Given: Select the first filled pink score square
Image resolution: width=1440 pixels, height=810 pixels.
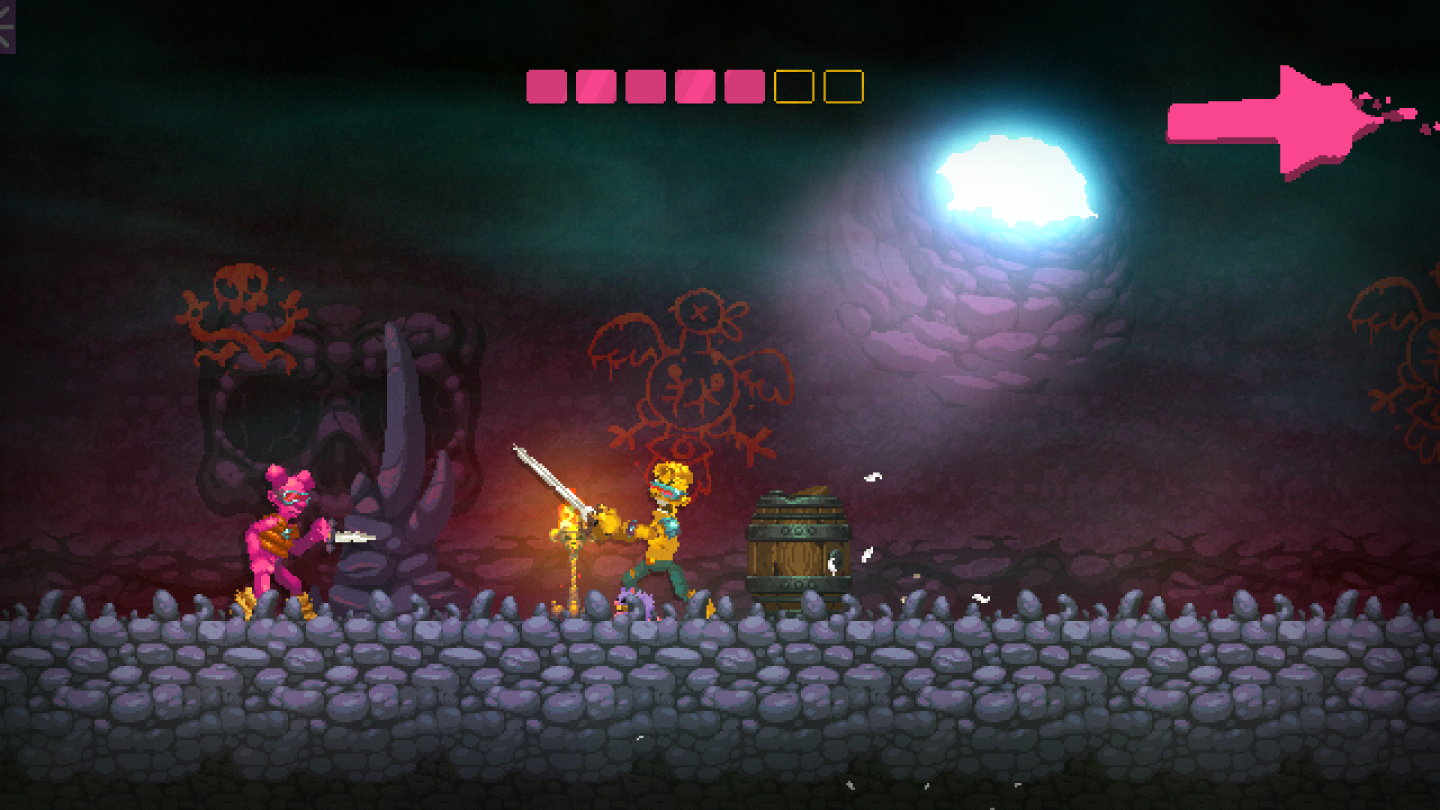Looking at the screenshot, I should click(544, 86).
